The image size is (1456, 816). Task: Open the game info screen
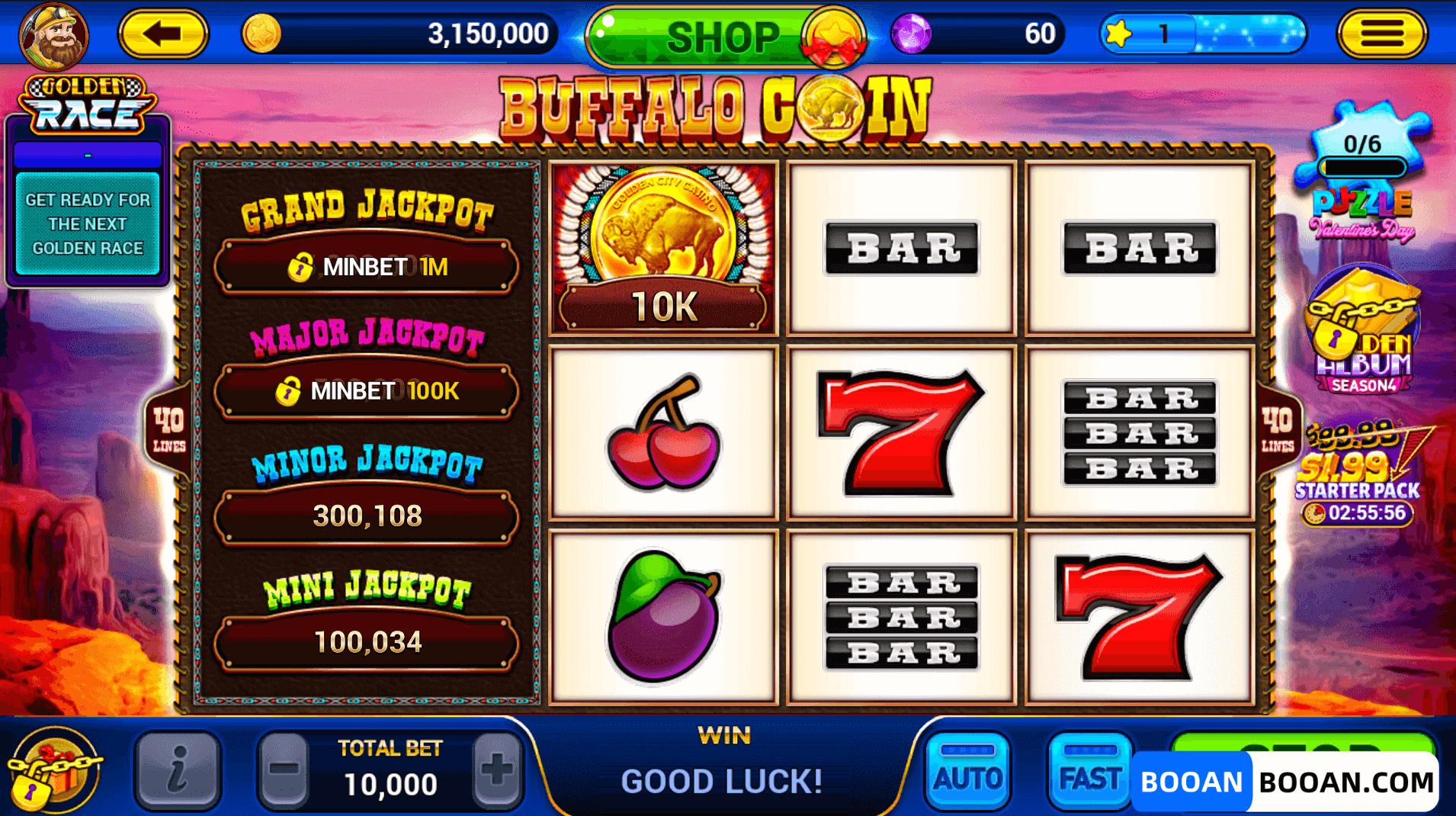coord(178,770)
